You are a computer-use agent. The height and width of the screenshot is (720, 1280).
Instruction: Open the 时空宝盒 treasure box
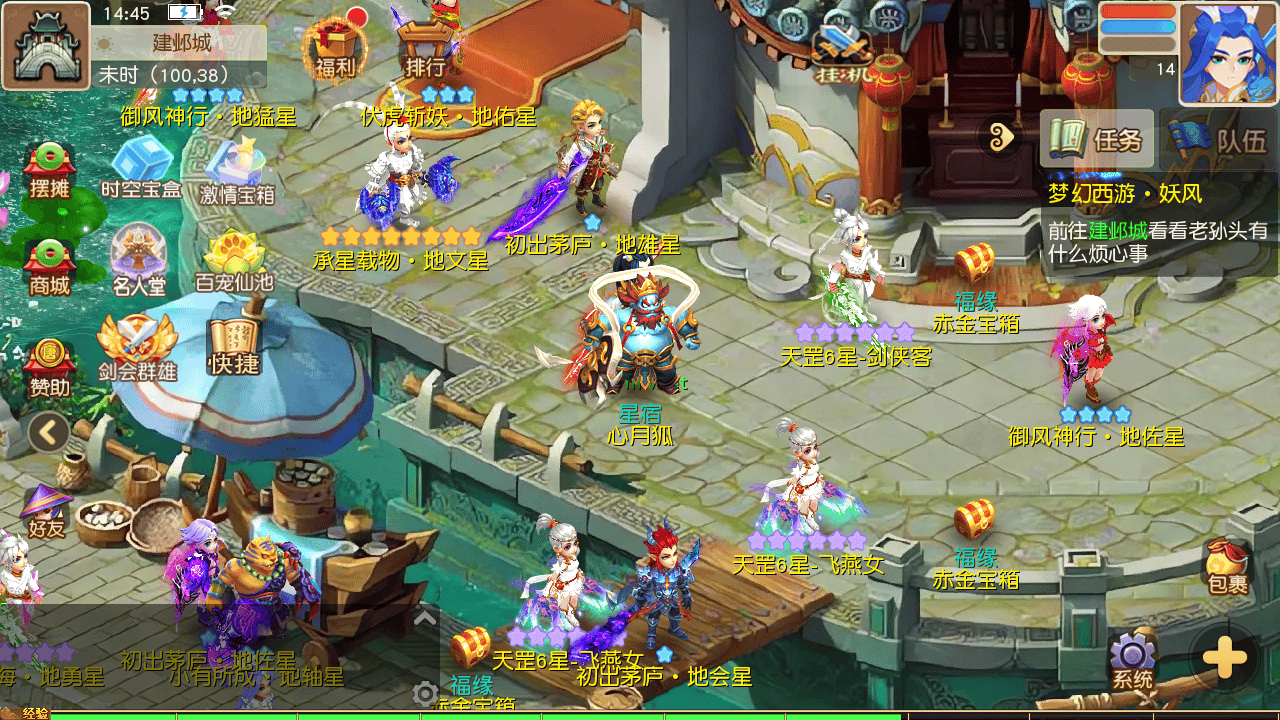(141, 168)
